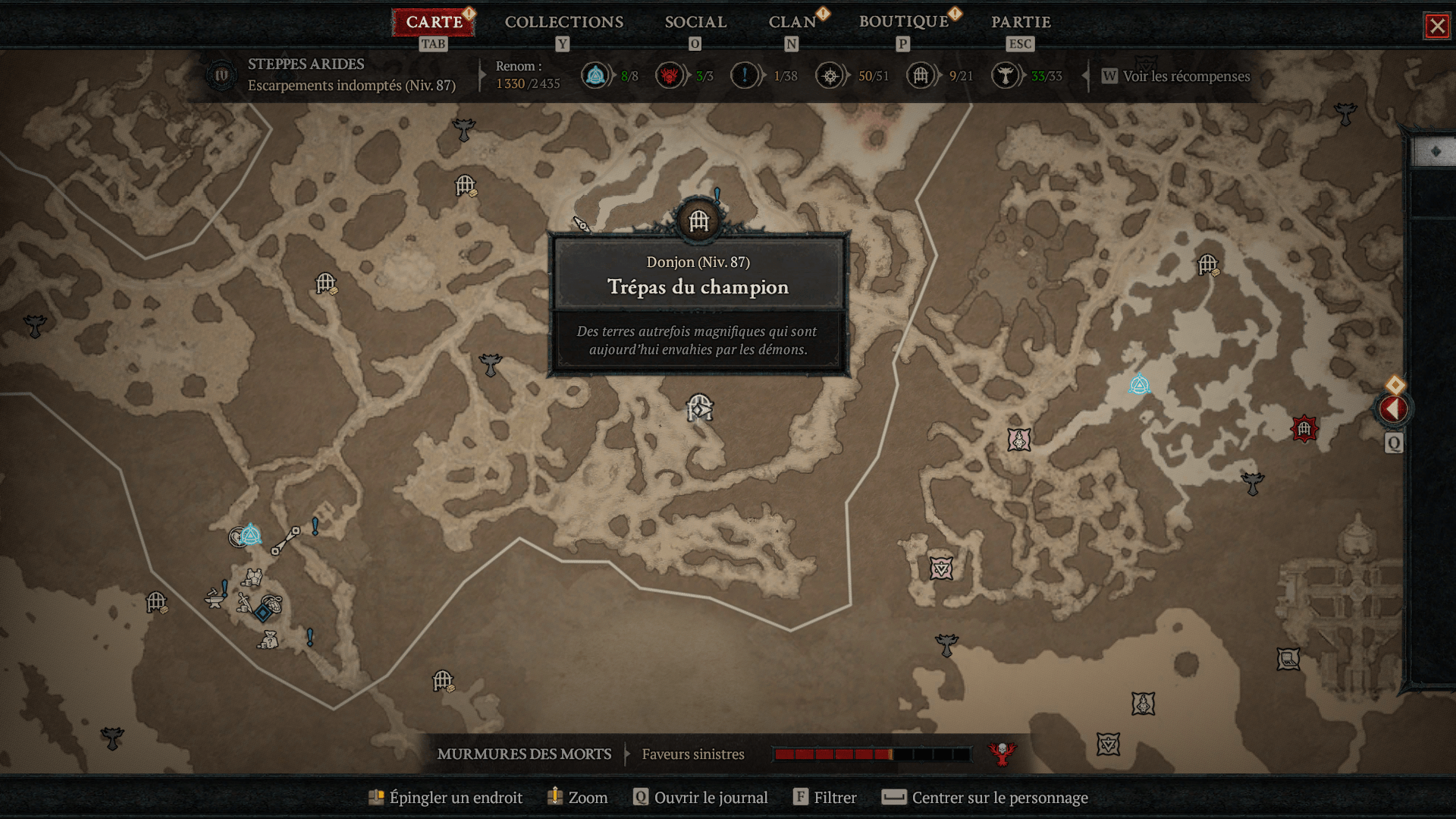Center the map on the character
Image resolution: width=1456 pixels, height=819 pixels.
click(x=999, y=797)
